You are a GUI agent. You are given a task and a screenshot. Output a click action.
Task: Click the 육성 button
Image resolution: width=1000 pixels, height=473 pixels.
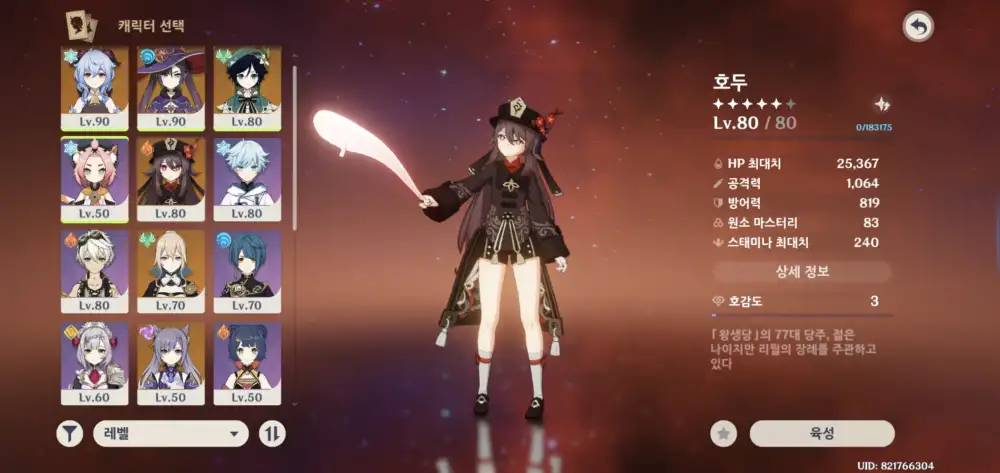click(x=822, y=433)
